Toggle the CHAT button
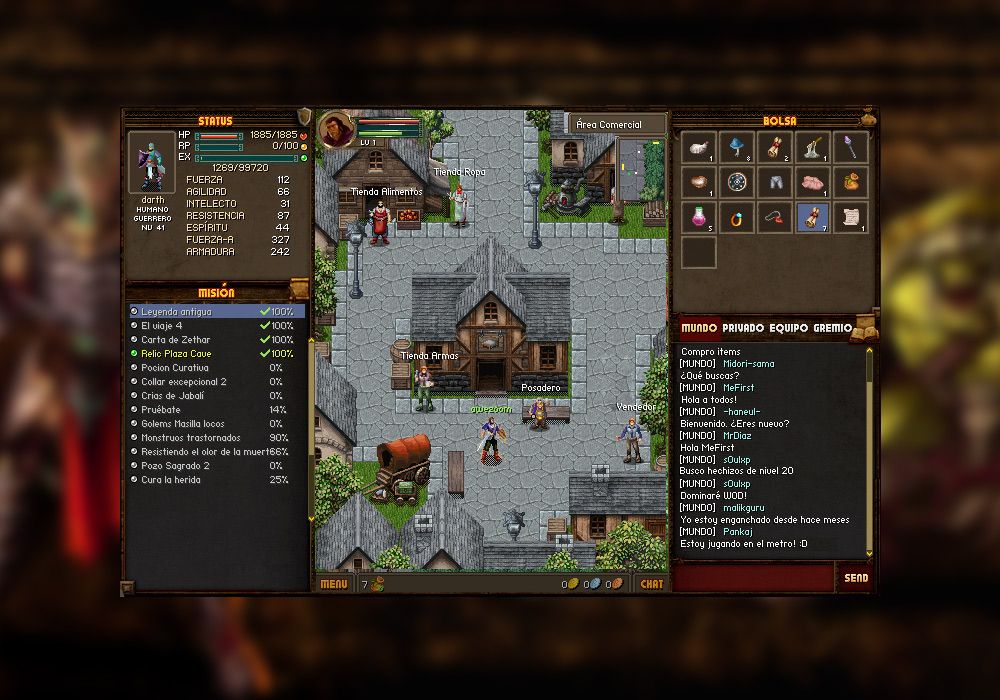This screenshot has height=700, width=1000. tap(651, 584)
